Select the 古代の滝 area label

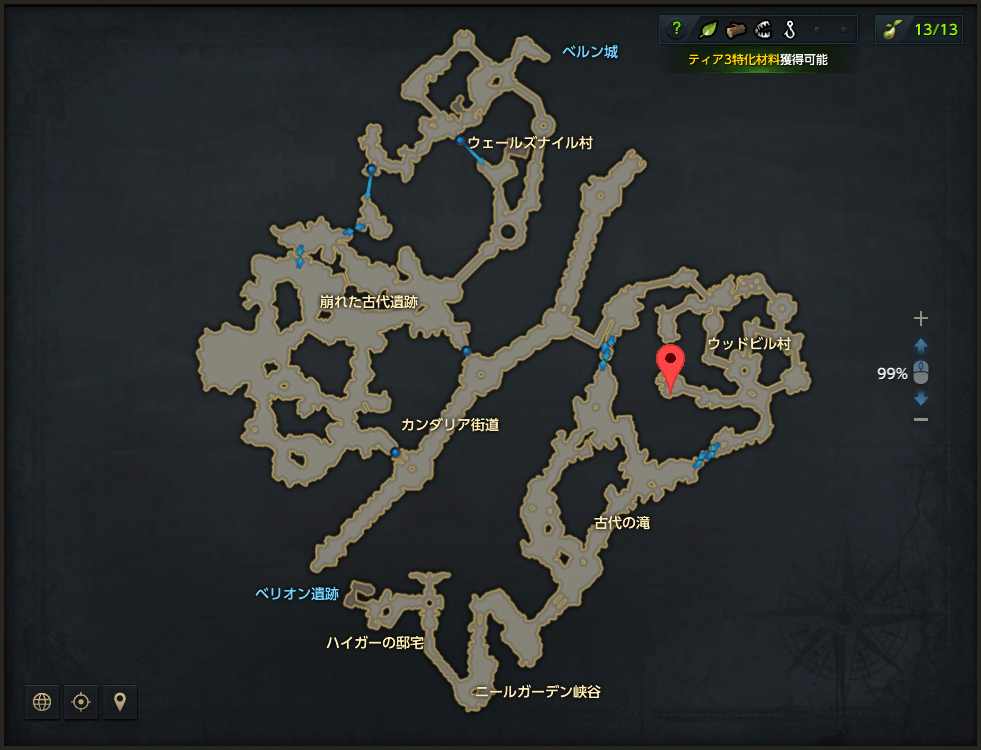[622, 522]
